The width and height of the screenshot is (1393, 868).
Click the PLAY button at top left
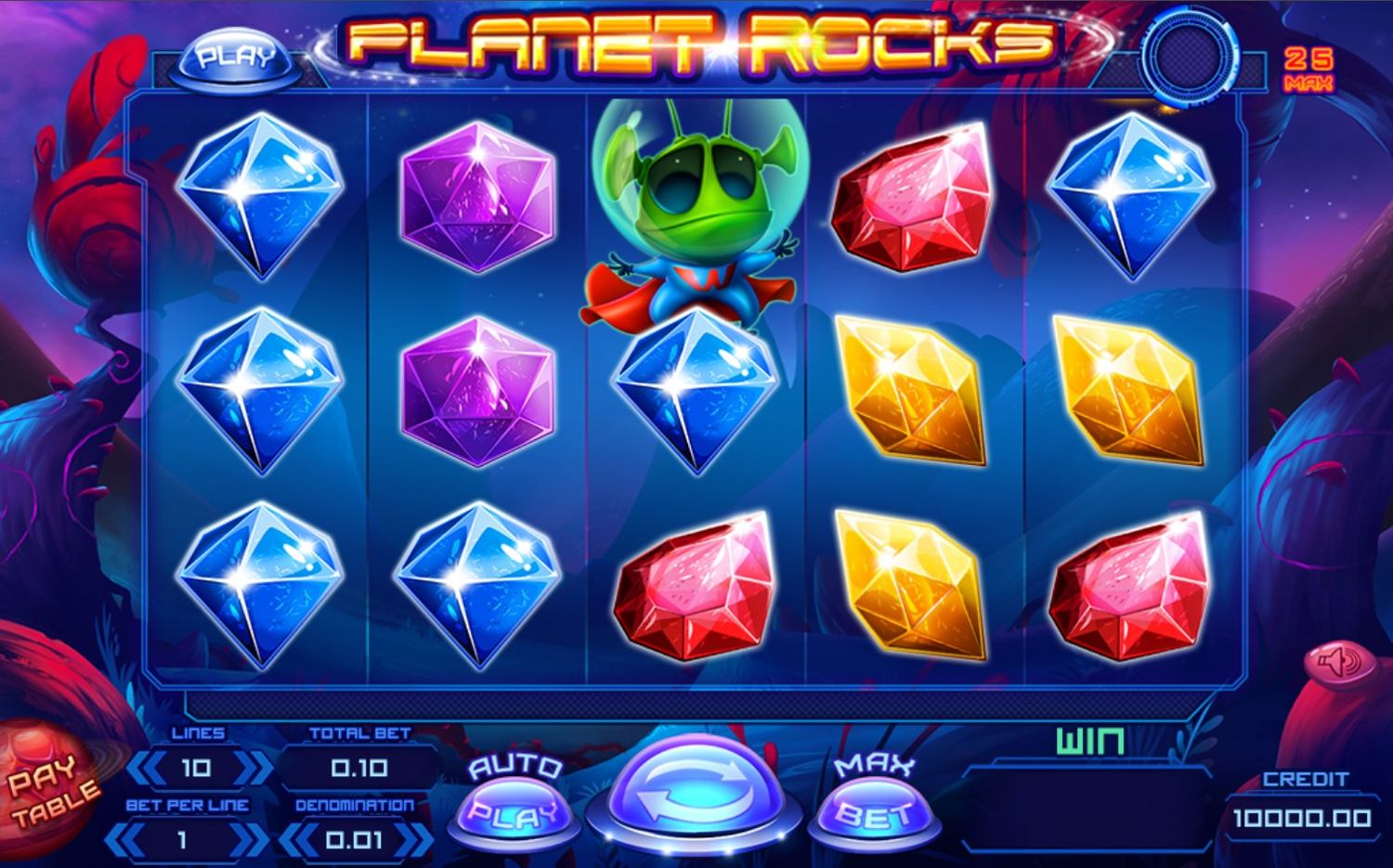pyautogui.click(x=236, y=57)
